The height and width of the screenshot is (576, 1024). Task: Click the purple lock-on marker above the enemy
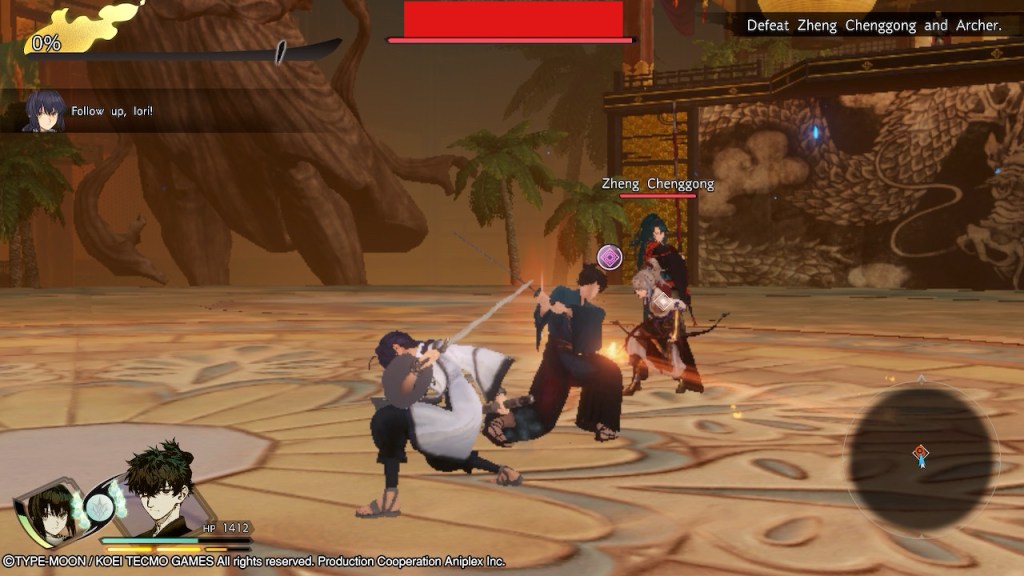pos(609,258)
